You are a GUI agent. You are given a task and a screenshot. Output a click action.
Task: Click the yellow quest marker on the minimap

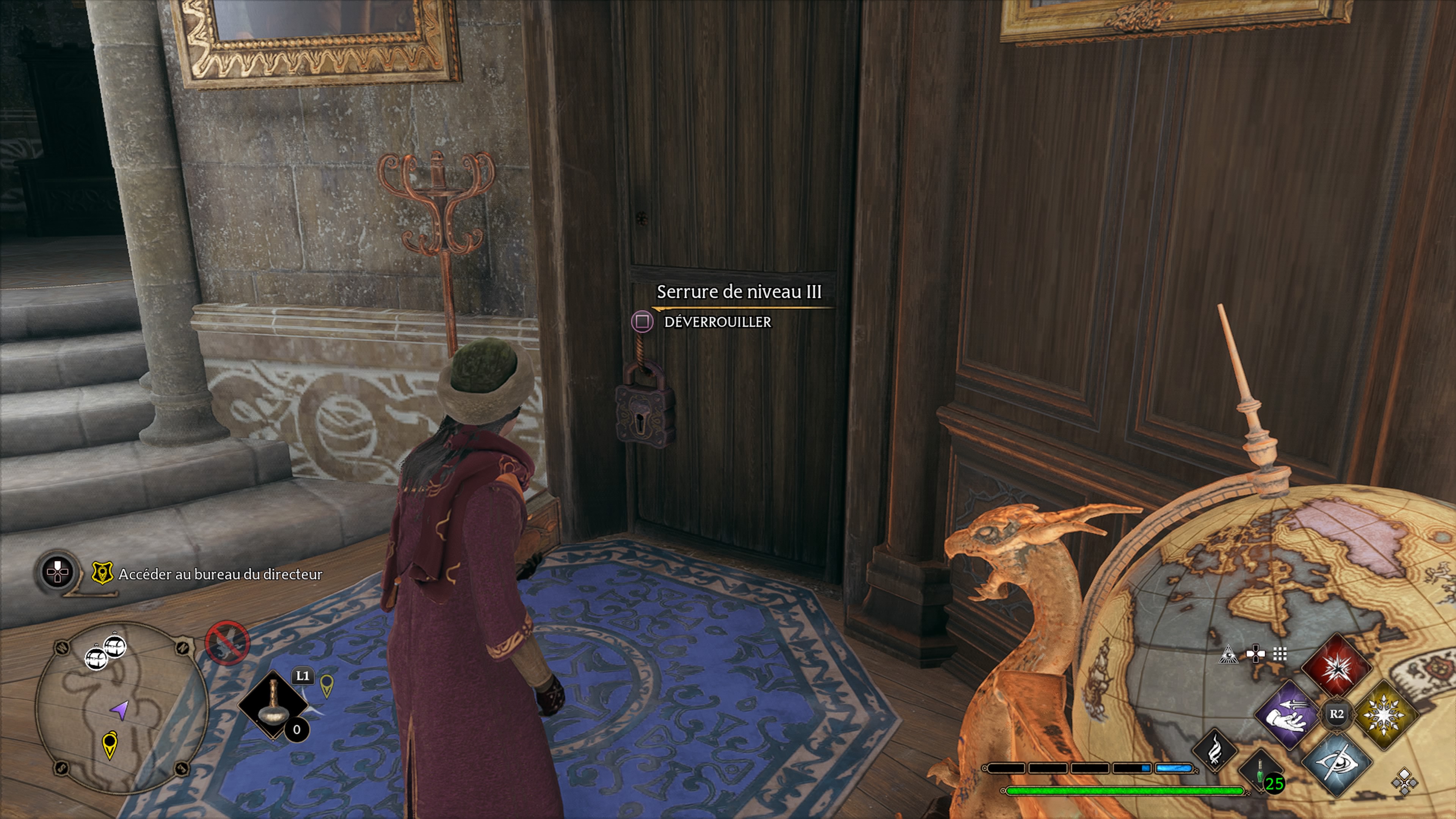pyautogui.click(x=110, y=743)
